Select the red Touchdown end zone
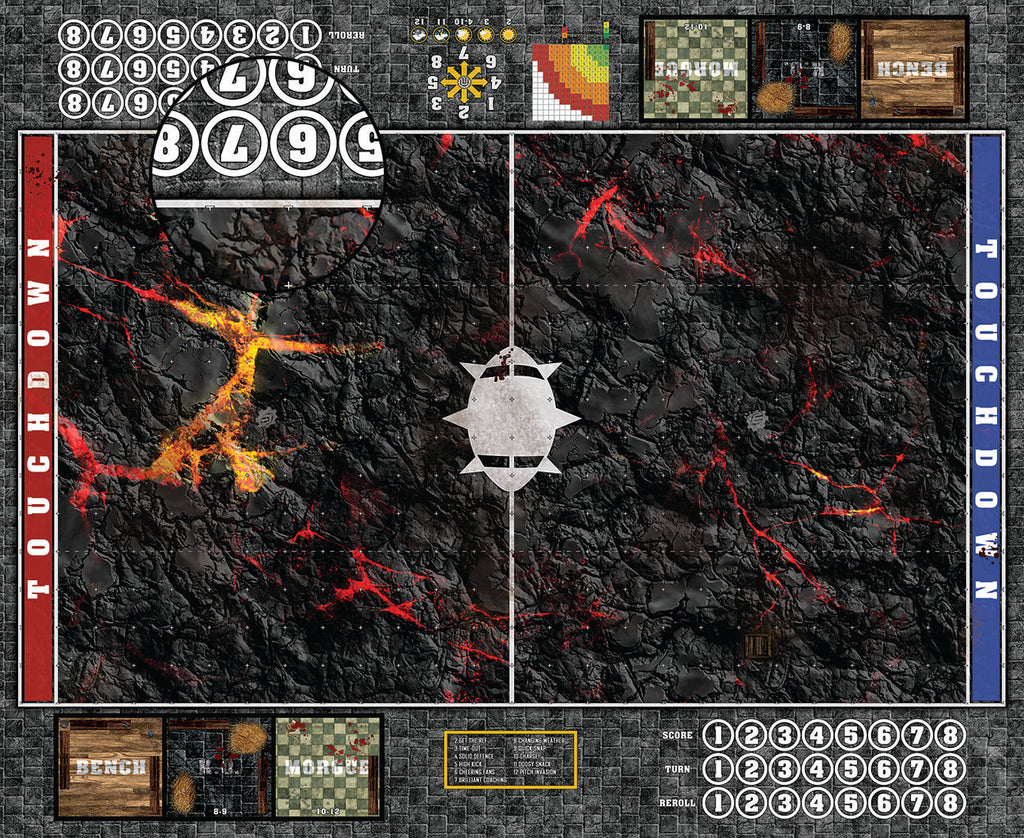 [38, 418]
